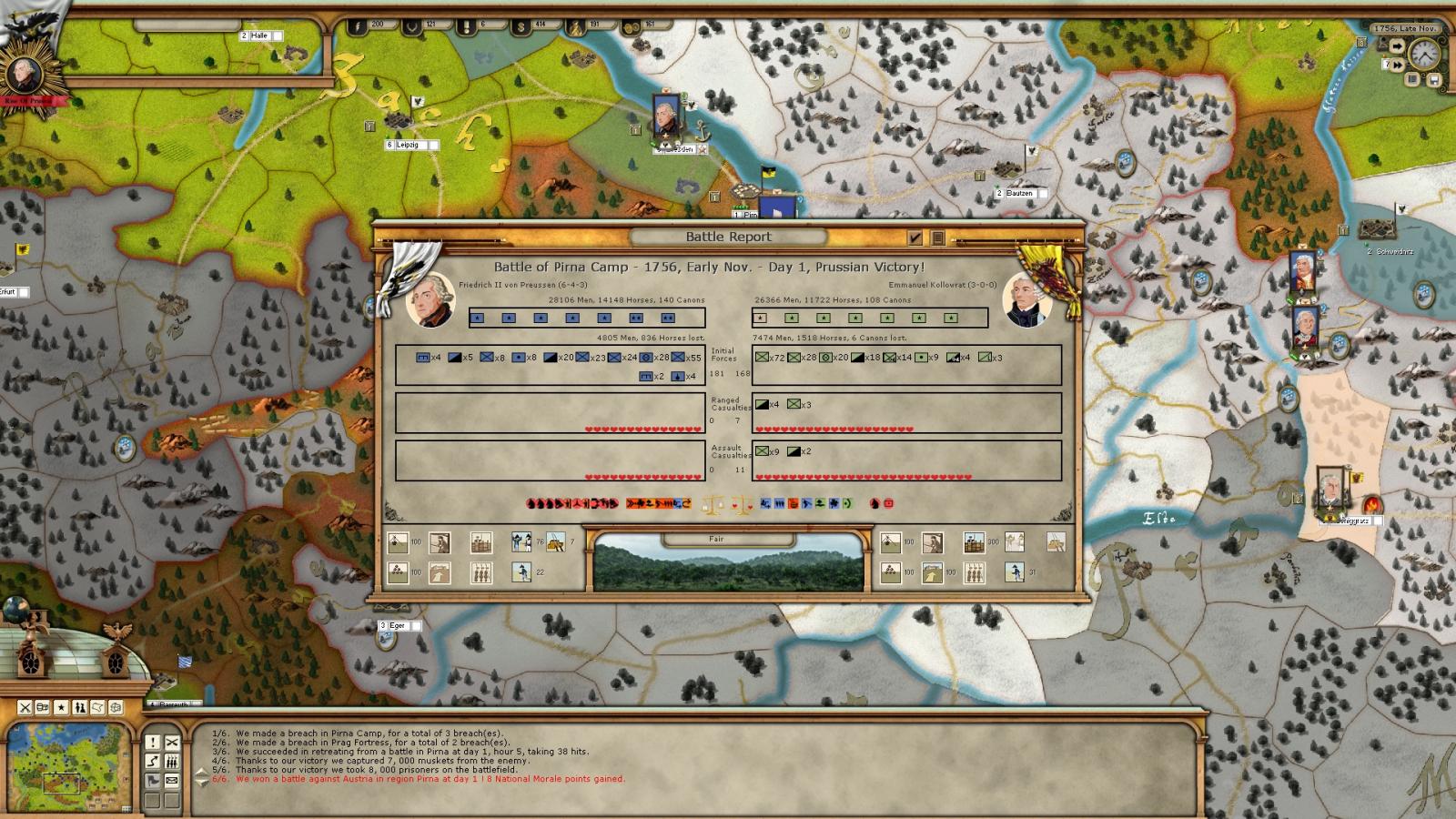Click the Fair weather terrain picture
The width and height of the screenshot is (1456, 819).
[x=728, y=564]
